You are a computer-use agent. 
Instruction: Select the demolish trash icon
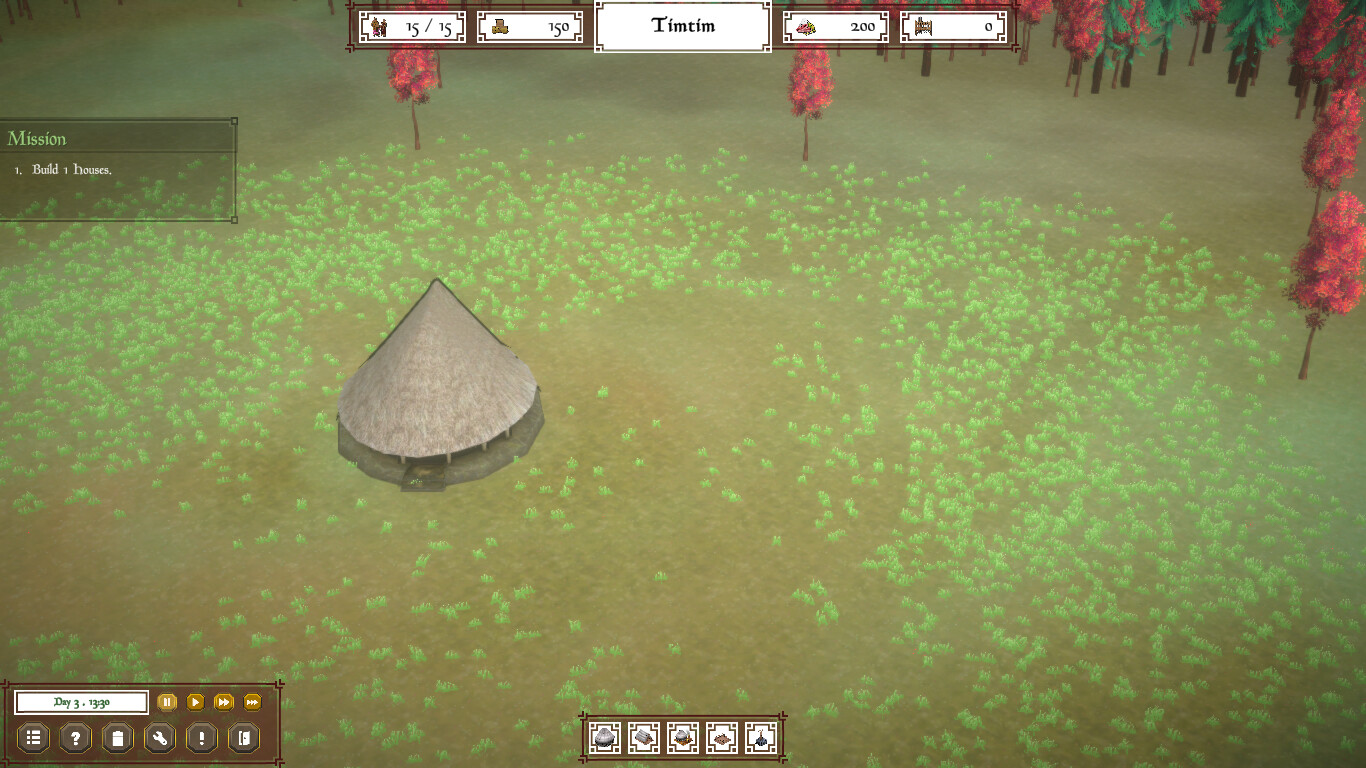(116, 738)
